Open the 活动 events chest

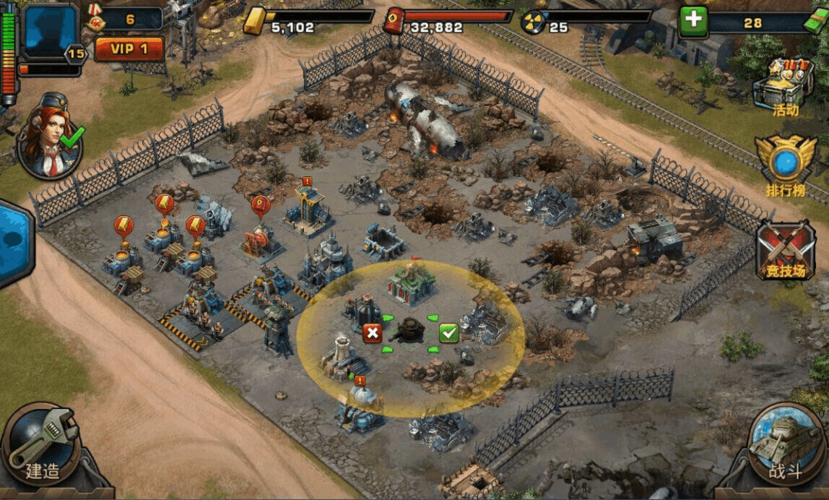(x=783, y=86)
